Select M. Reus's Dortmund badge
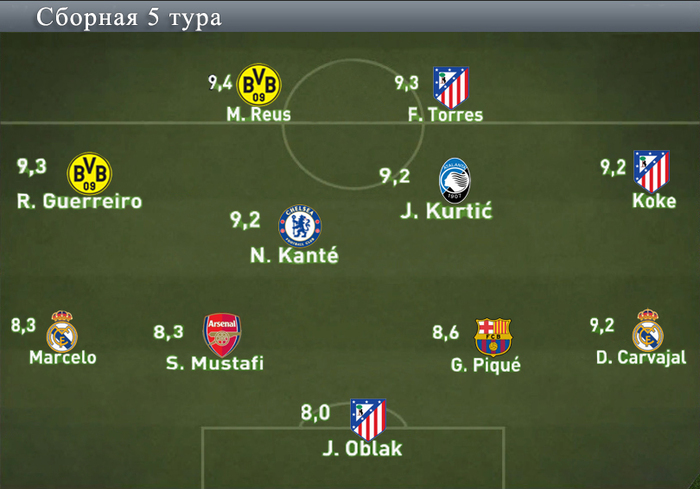This screenshot has height=489, width=700. tap(260, 83)
